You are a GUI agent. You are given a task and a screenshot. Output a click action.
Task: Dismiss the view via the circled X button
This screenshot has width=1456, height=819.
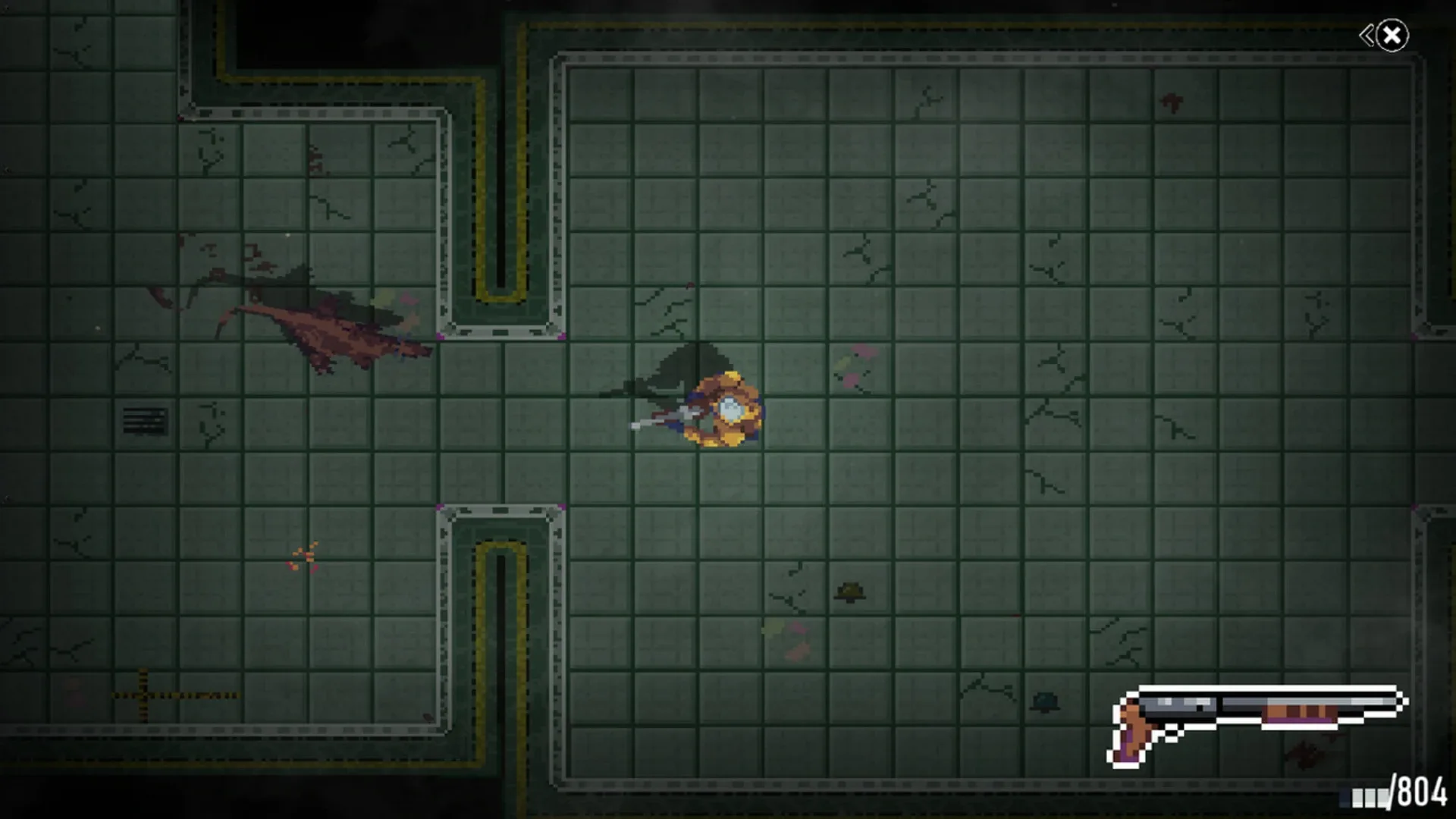(1394, 33)
